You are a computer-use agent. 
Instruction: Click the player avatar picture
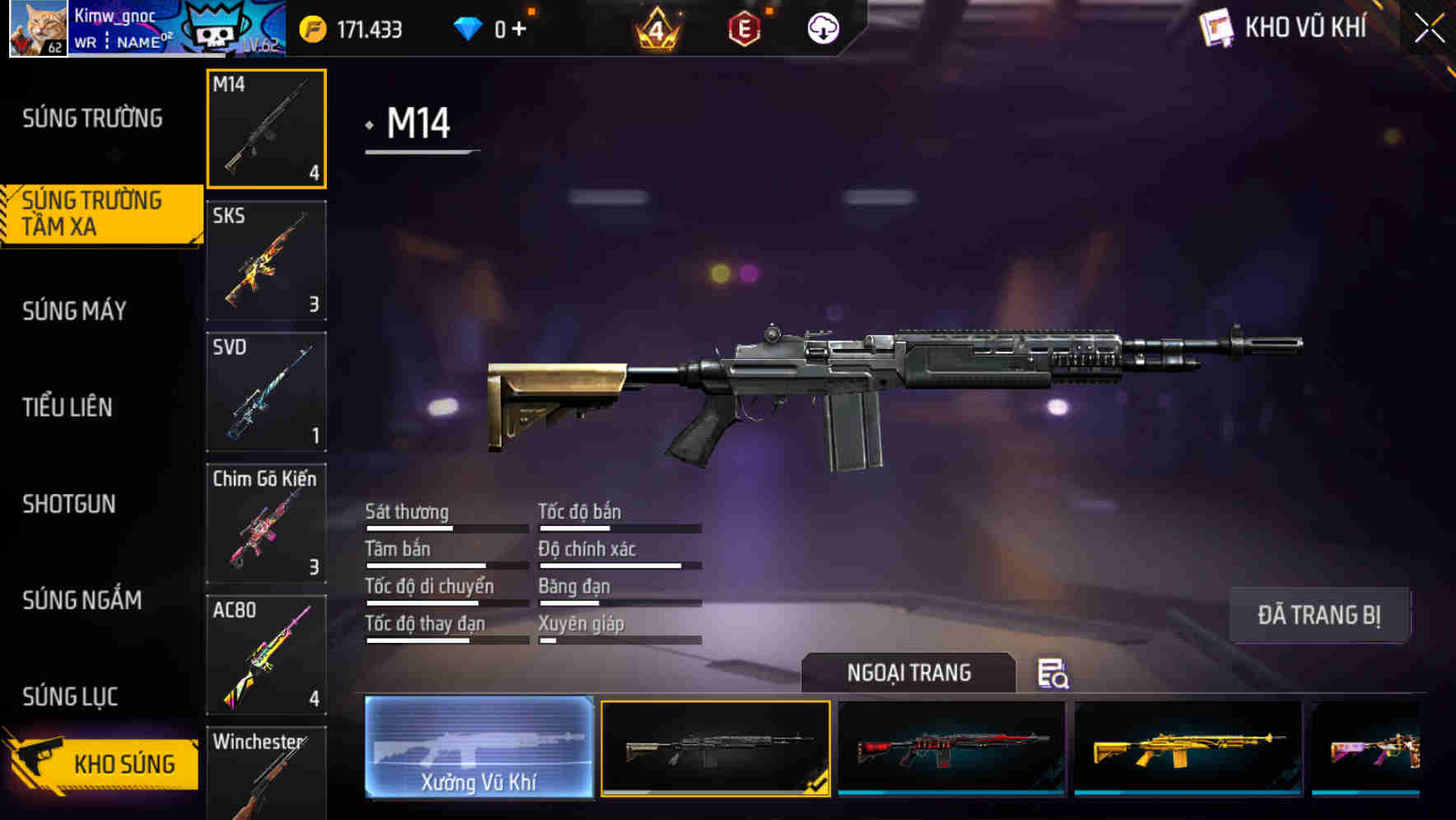37,27
